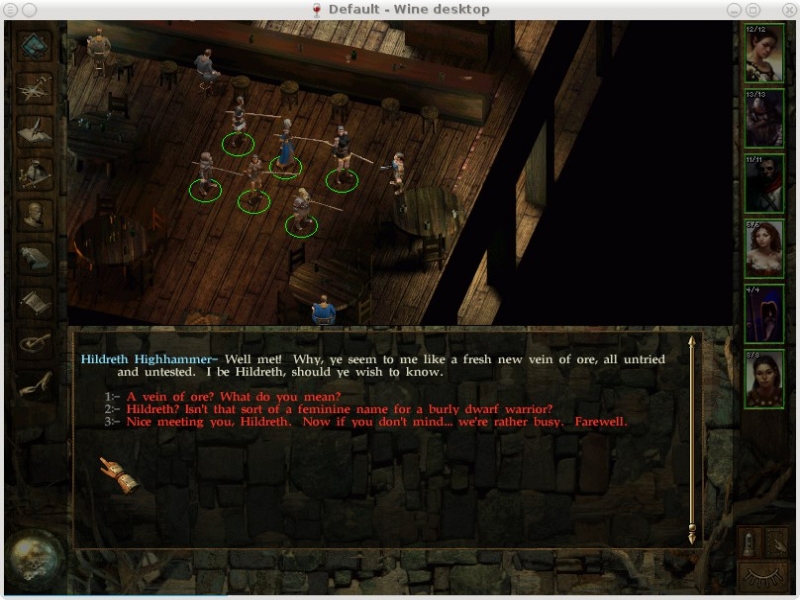Choose the purple-robed portrait with 4/4
The width and height of the screenshot is (800, 600).
[764, 314]
